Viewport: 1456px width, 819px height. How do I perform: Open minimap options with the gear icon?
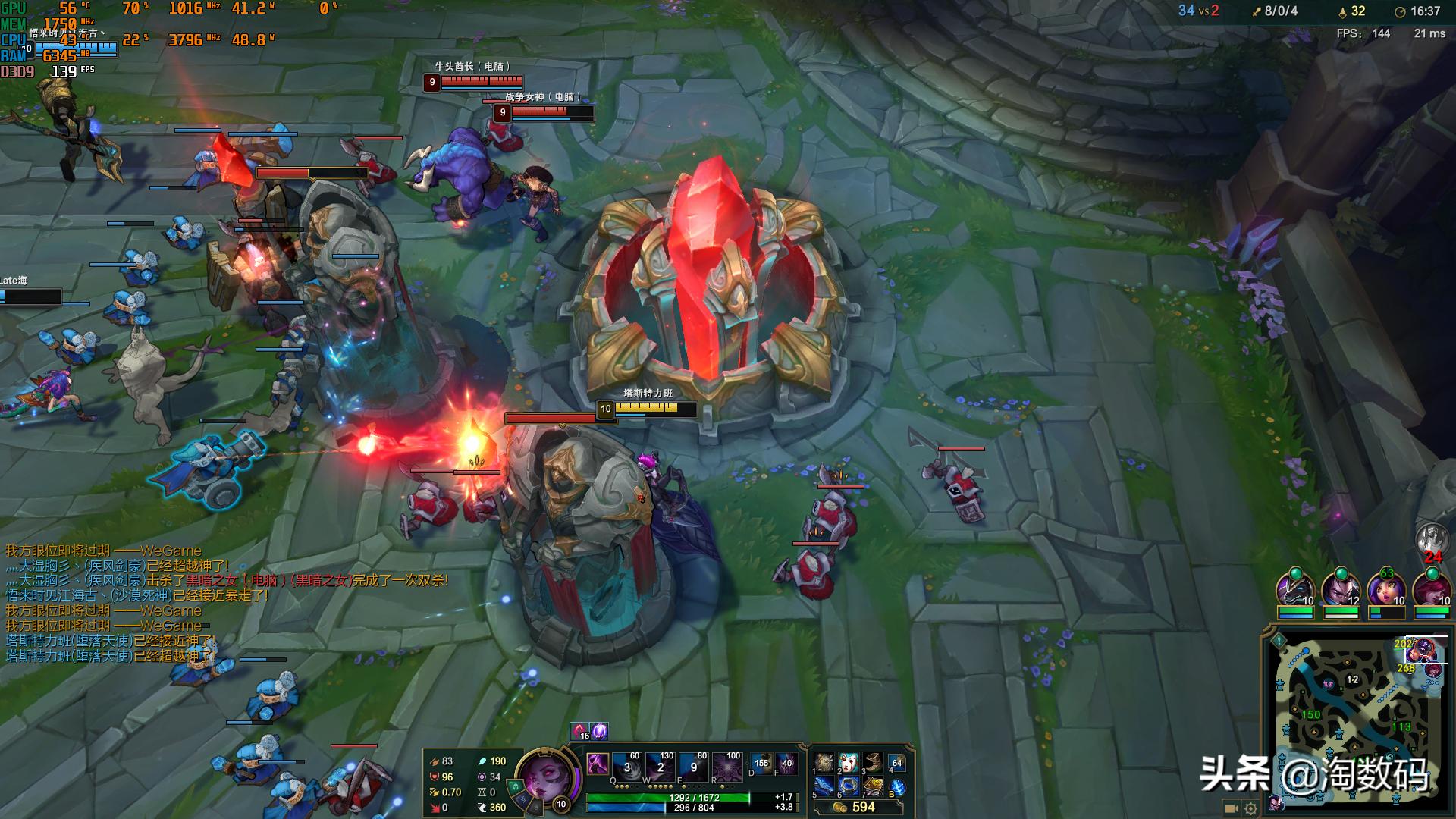(x=1250, y=808)
